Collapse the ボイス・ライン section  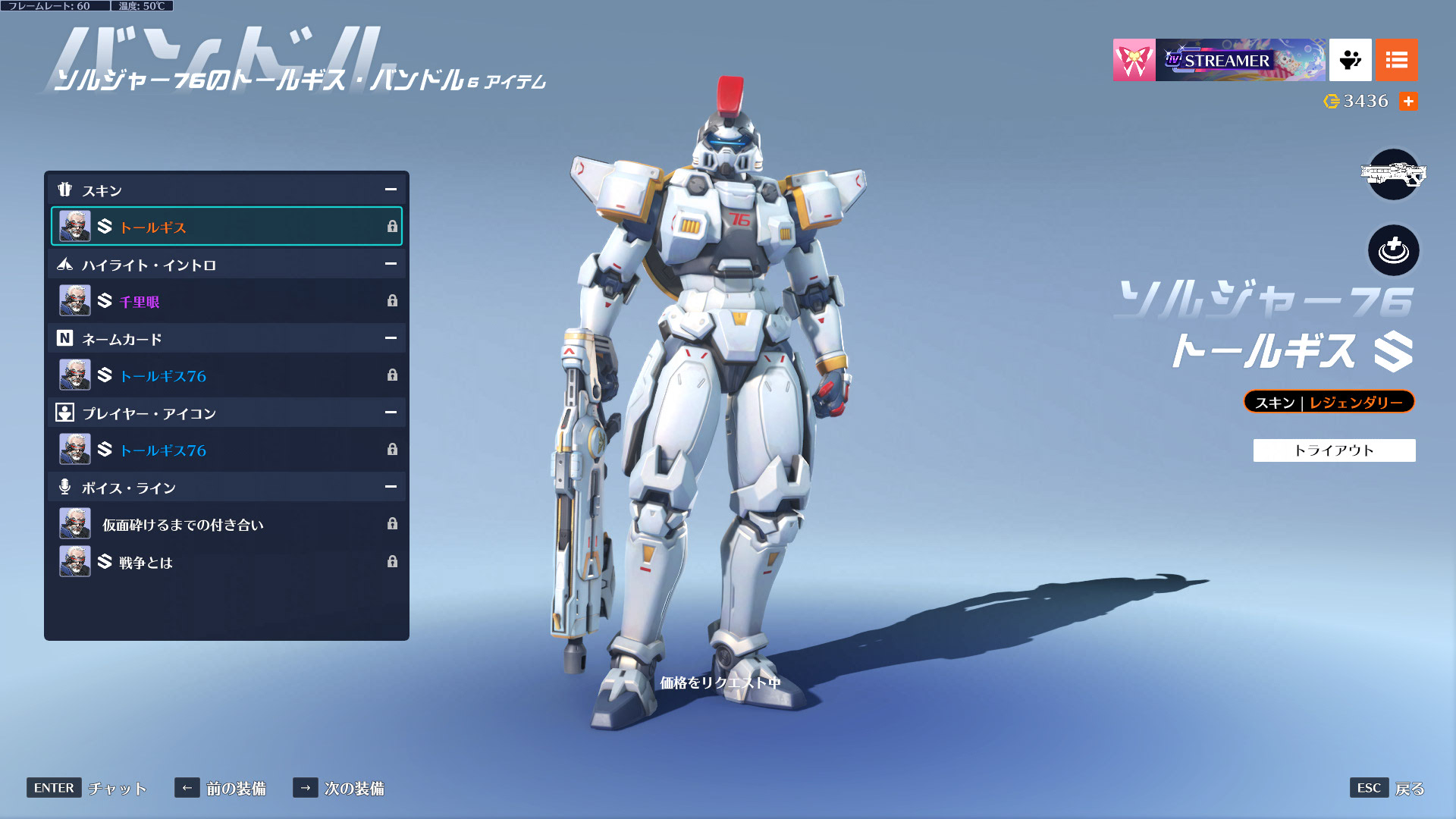(x=391, y=487)
